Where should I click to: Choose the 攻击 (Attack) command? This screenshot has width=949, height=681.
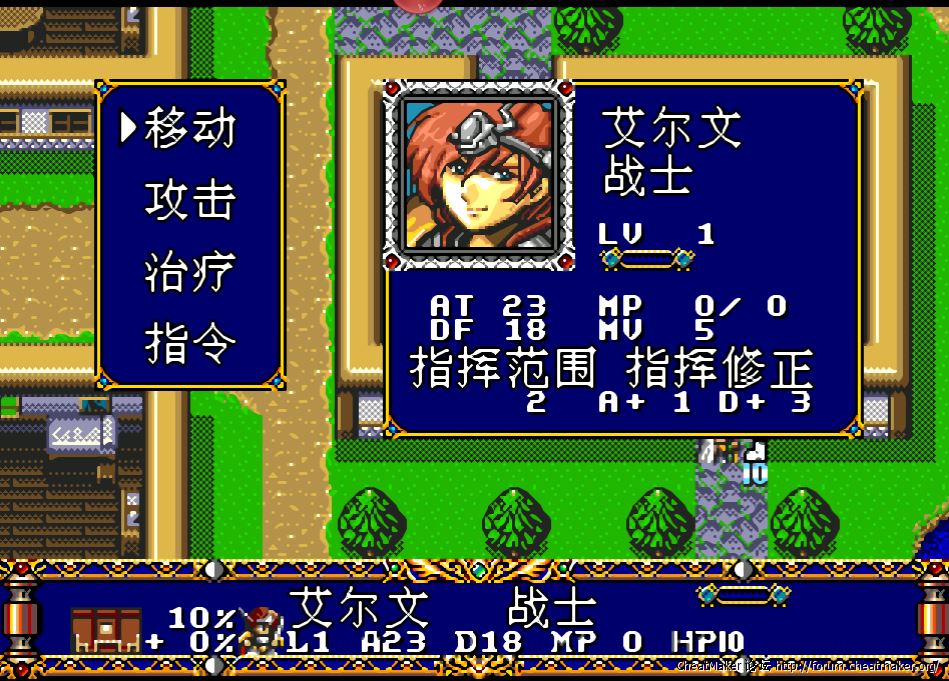coord(190,200)
